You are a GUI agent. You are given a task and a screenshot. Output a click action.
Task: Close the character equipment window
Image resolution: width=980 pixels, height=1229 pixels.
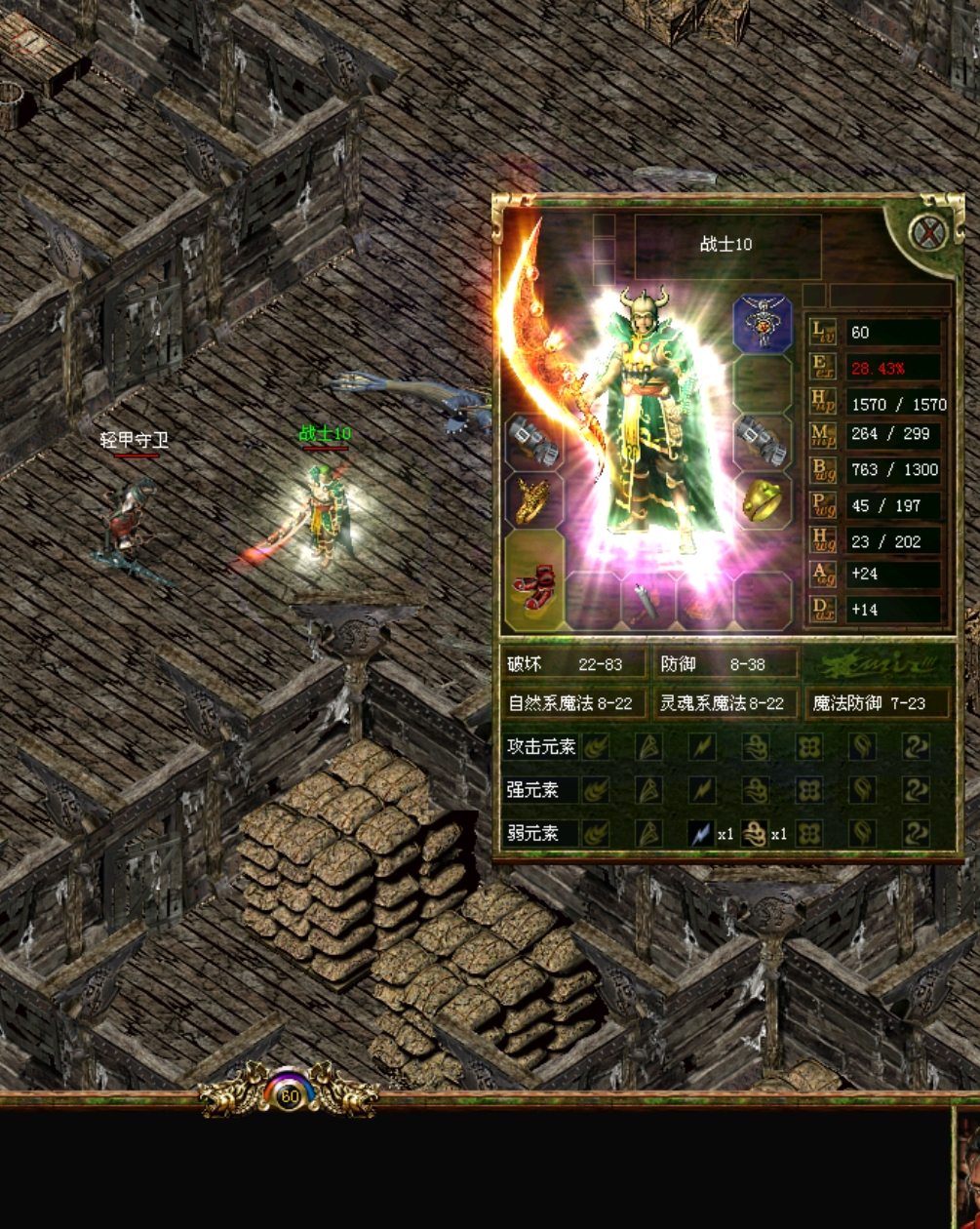point(927,233)
